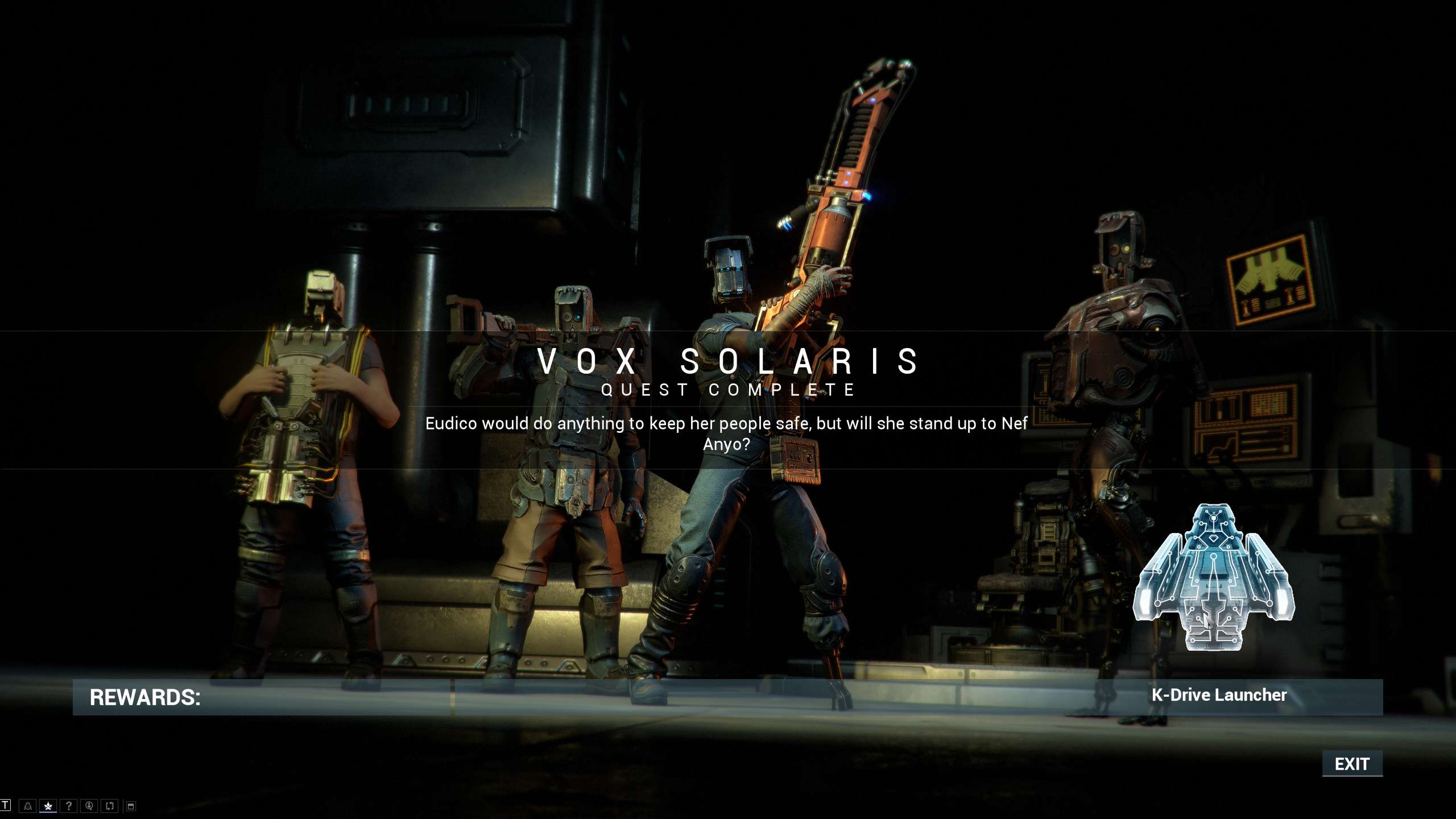This screenshot has height=819, width=1456.
Task: Open the hooded helmet chat tab
Action: point(27,806)
